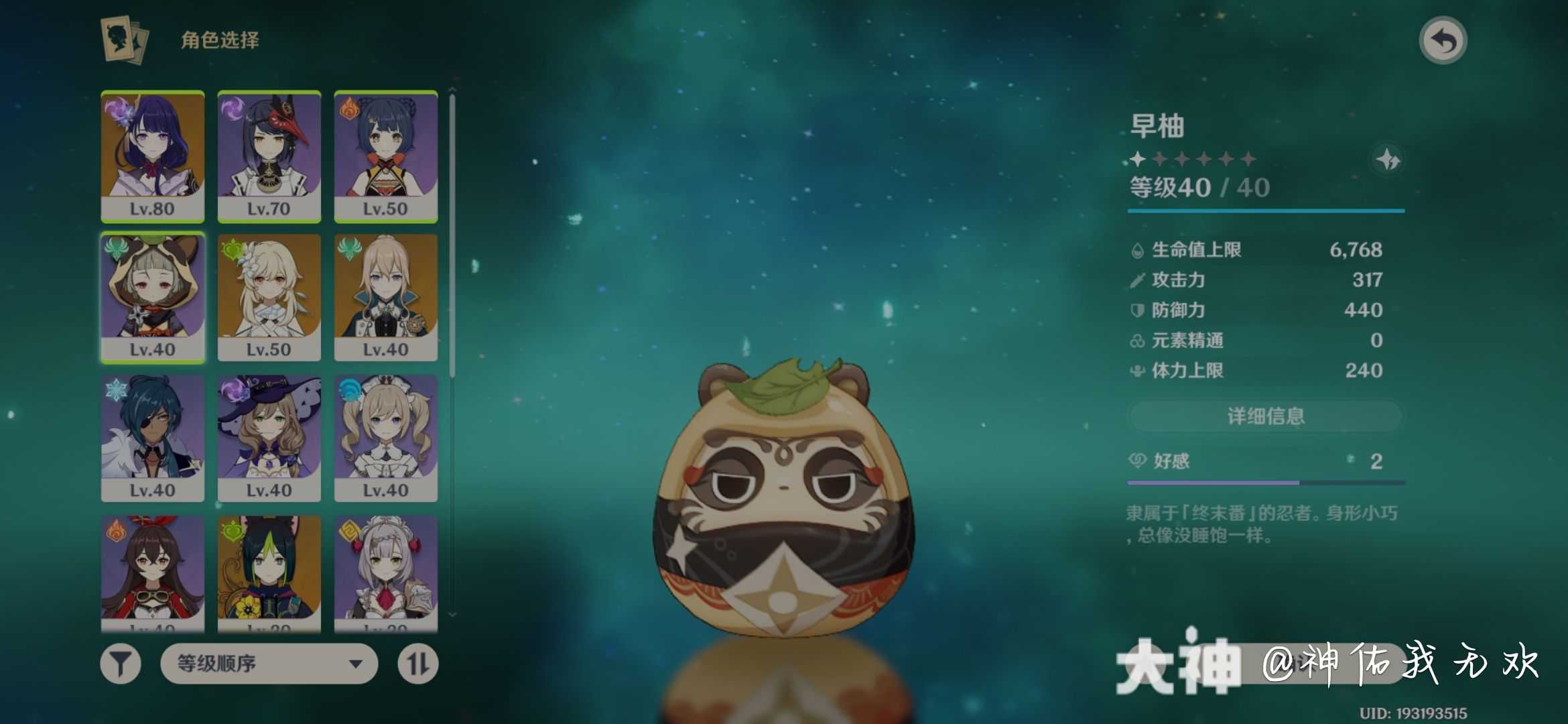Open the 等级顺序 sort dropdown

(269, 664)
